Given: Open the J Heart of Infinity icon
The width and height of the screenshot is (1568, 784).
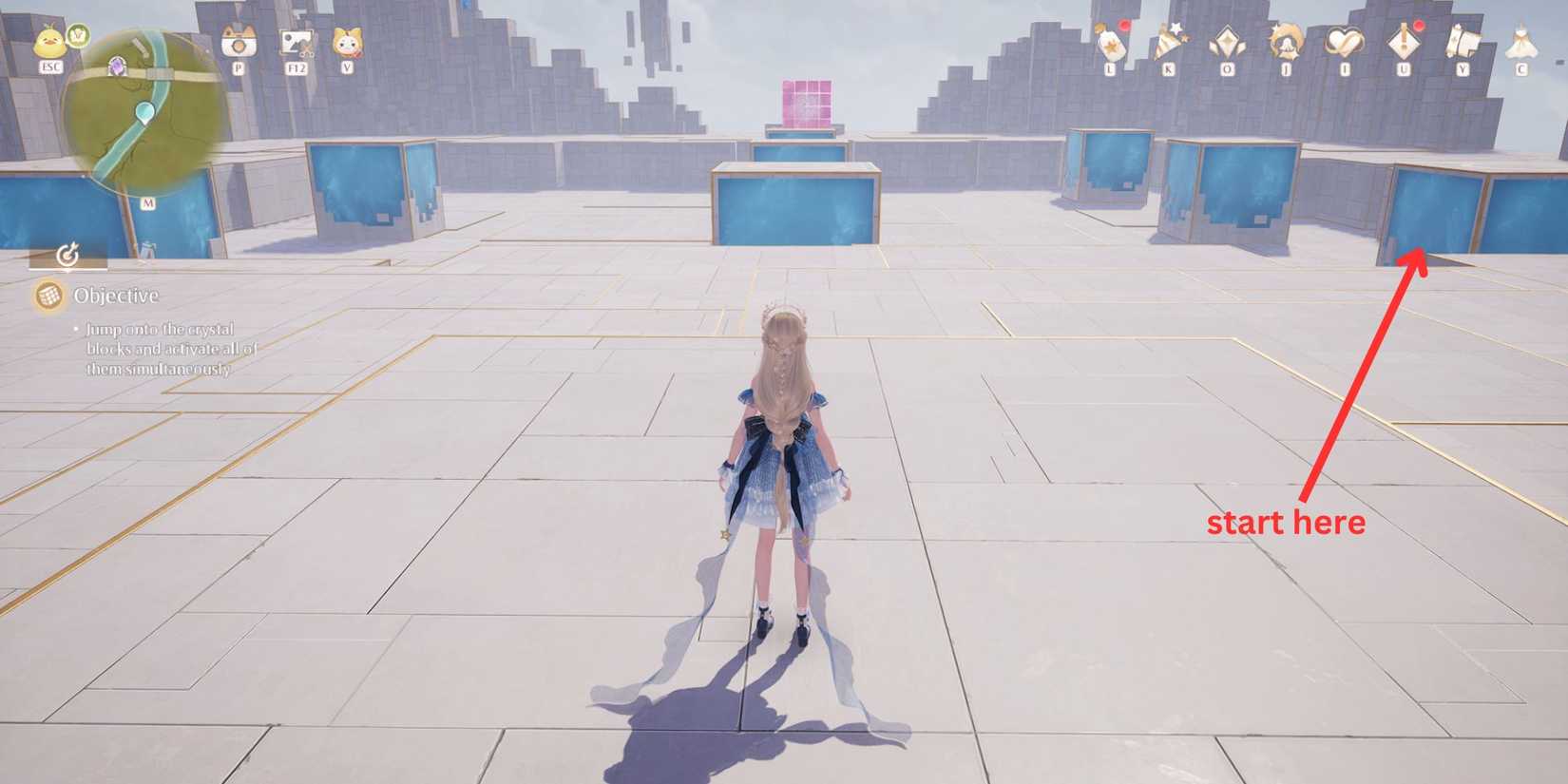Looking at the screenshot, I should (1287, 43).
